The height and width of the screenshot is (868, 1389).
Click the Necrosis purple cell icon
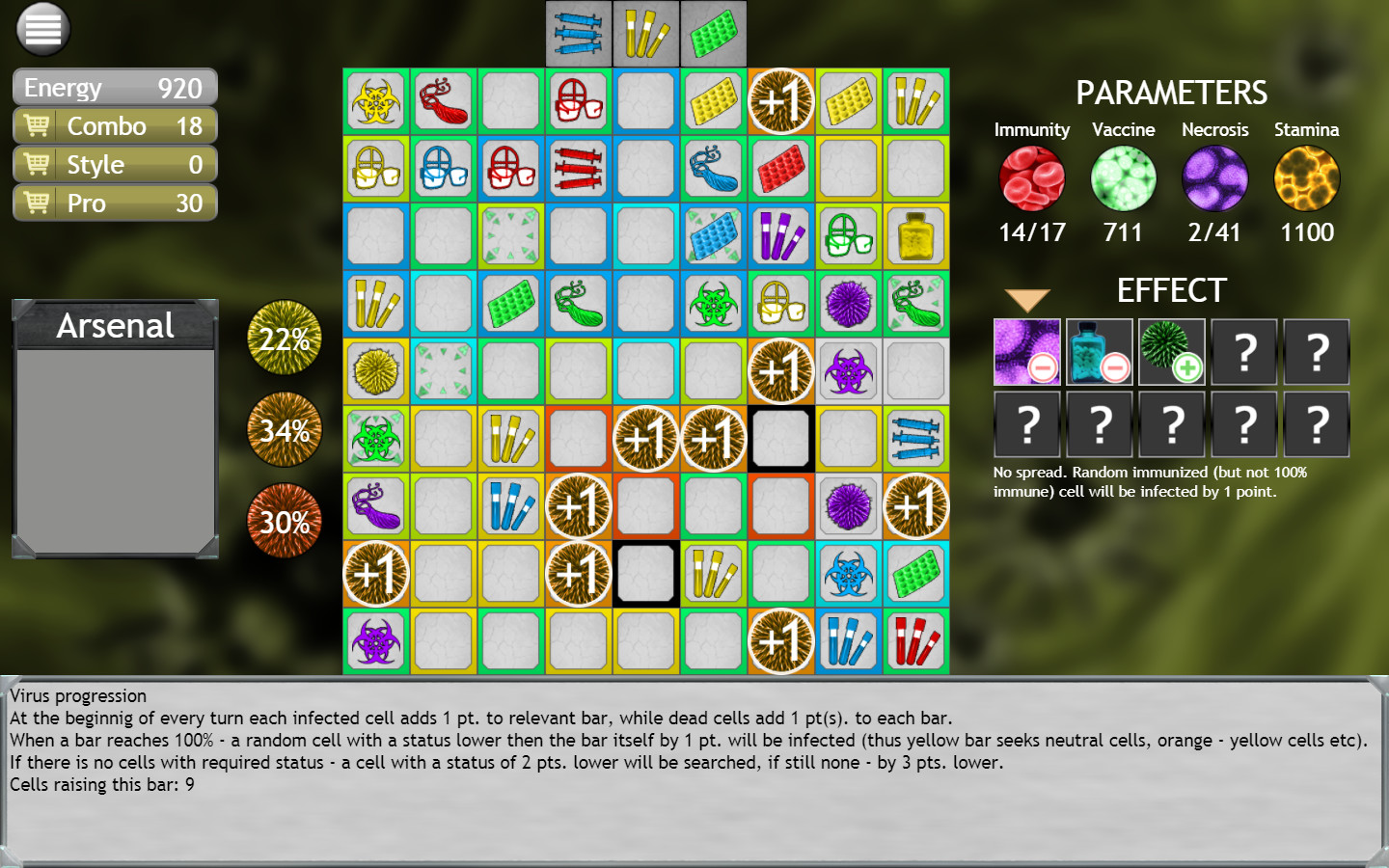click(x=1214, y=178)
